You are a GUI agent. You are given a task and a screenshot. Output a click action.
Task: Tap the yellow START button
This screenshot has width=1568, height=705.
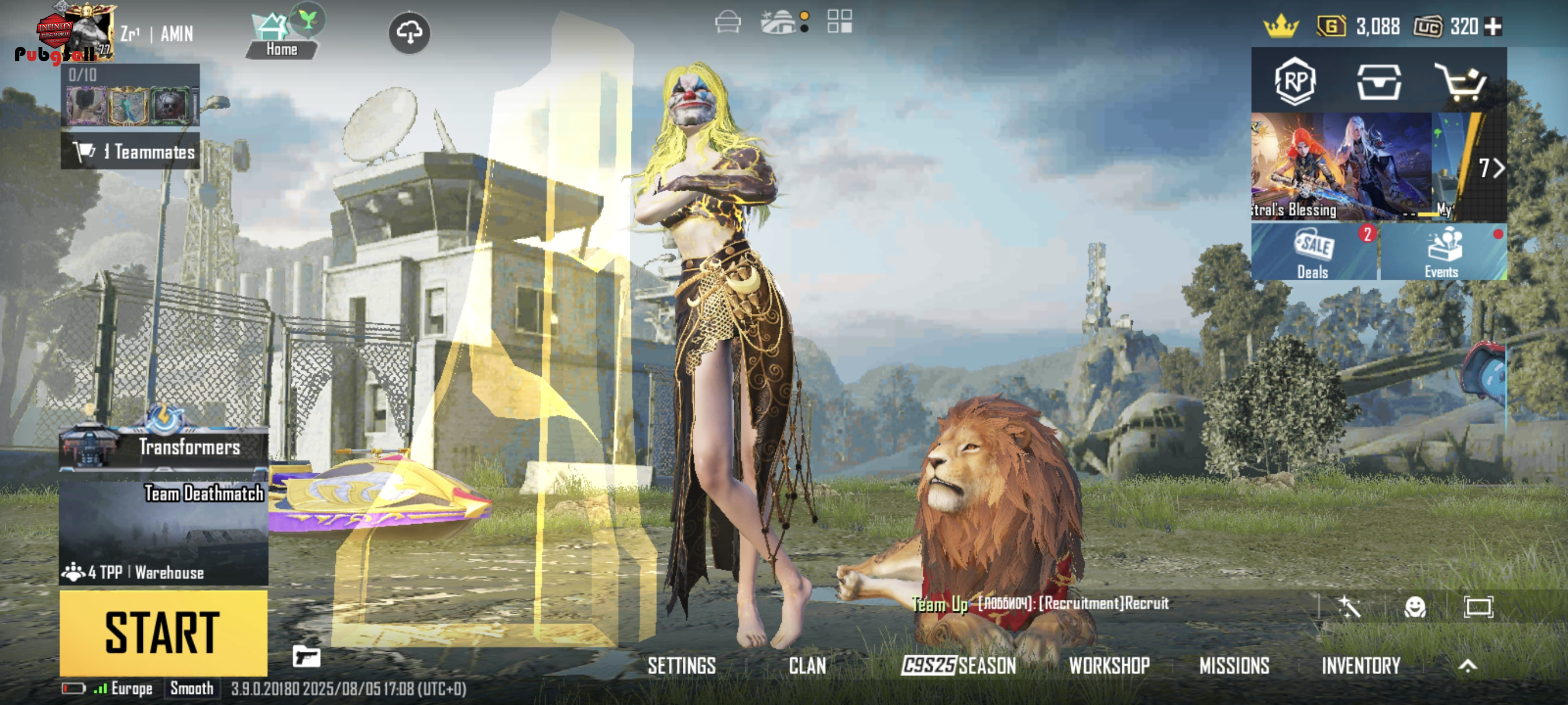pos(163,633)
